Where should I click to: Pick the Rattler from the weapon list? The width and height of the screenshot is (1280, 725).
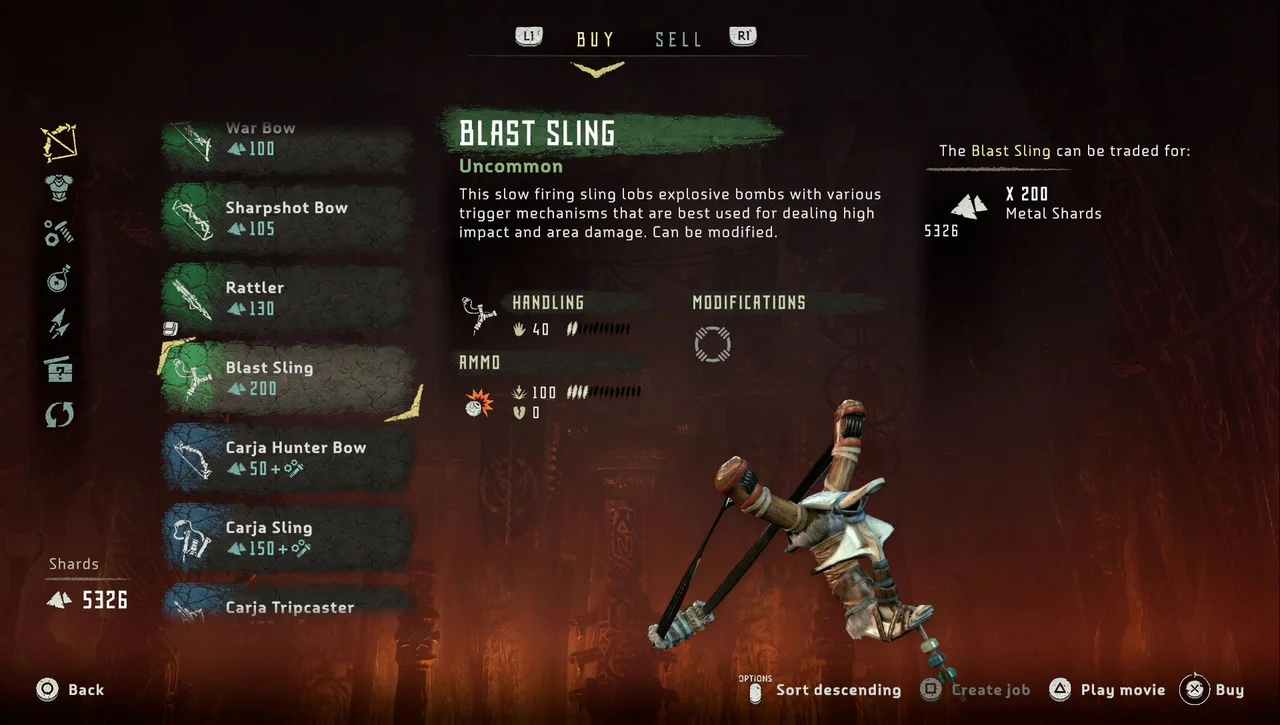[288, 298]
